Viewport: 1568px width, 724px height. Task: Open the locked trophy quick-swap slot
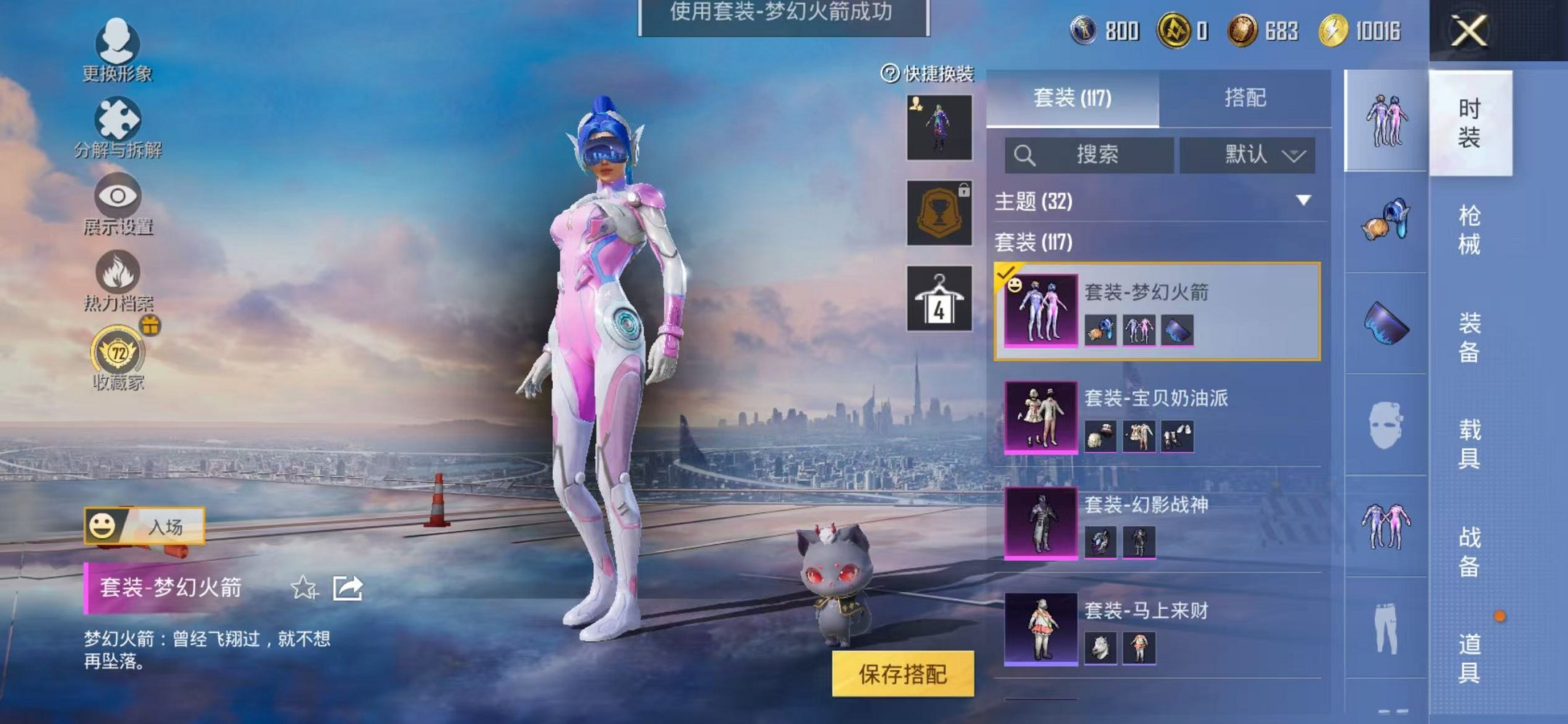(938, 213)
